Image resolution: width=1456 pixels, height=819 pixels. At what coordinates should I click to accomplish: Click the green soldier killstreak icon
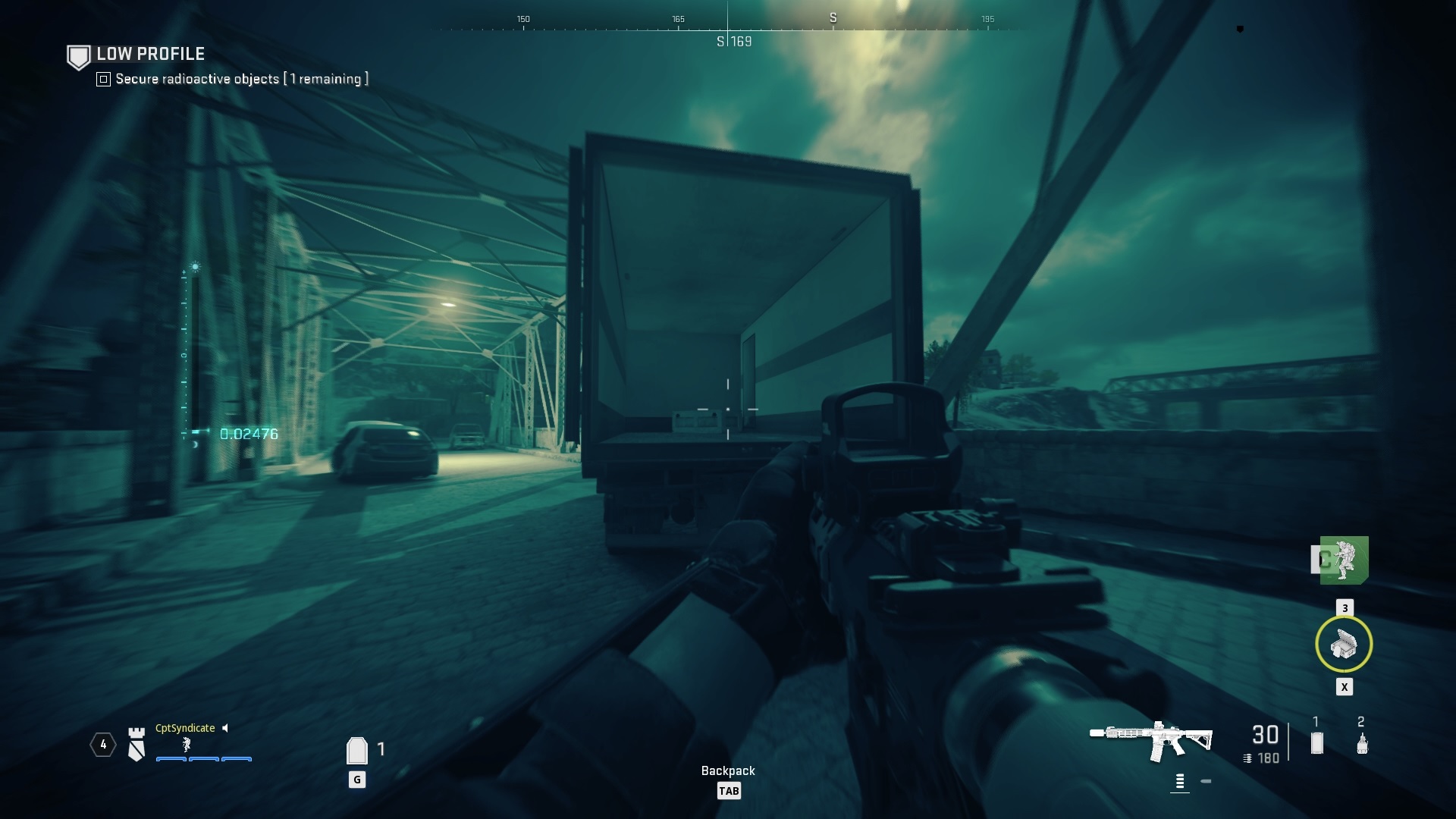click(1343, 561)
